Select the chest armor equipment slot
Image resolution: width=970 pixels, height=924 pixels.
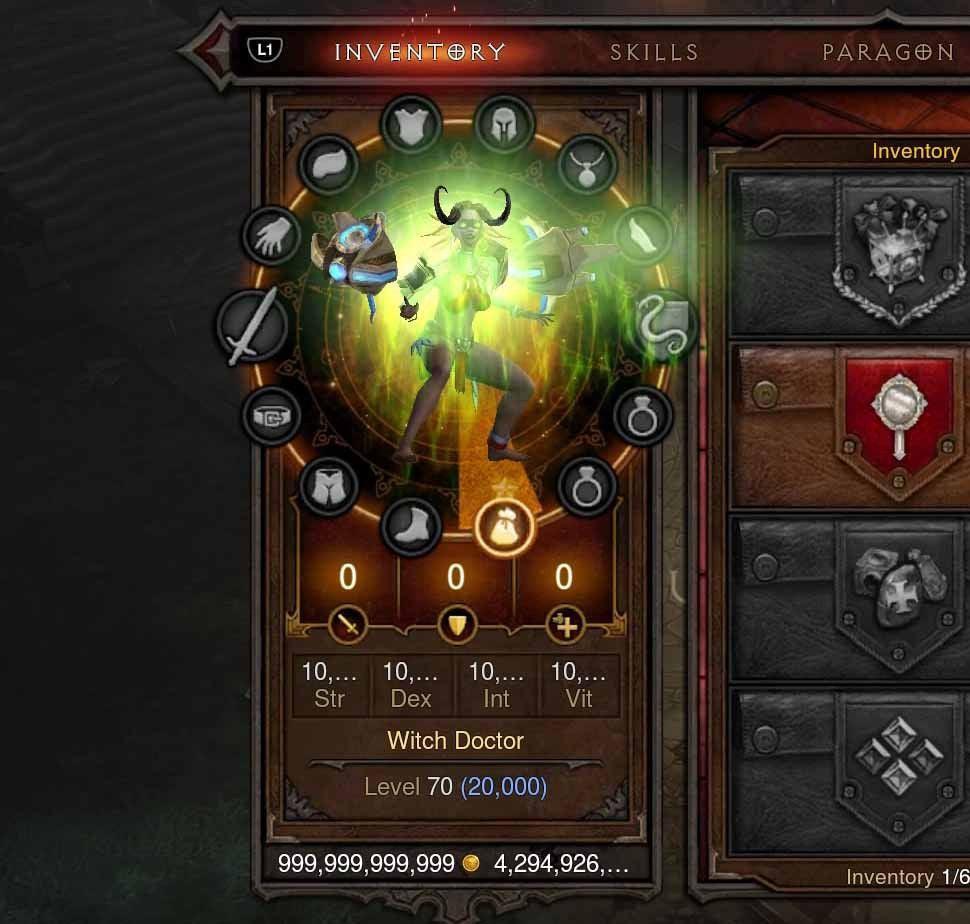pyautogui.click(x=411, y=127)
